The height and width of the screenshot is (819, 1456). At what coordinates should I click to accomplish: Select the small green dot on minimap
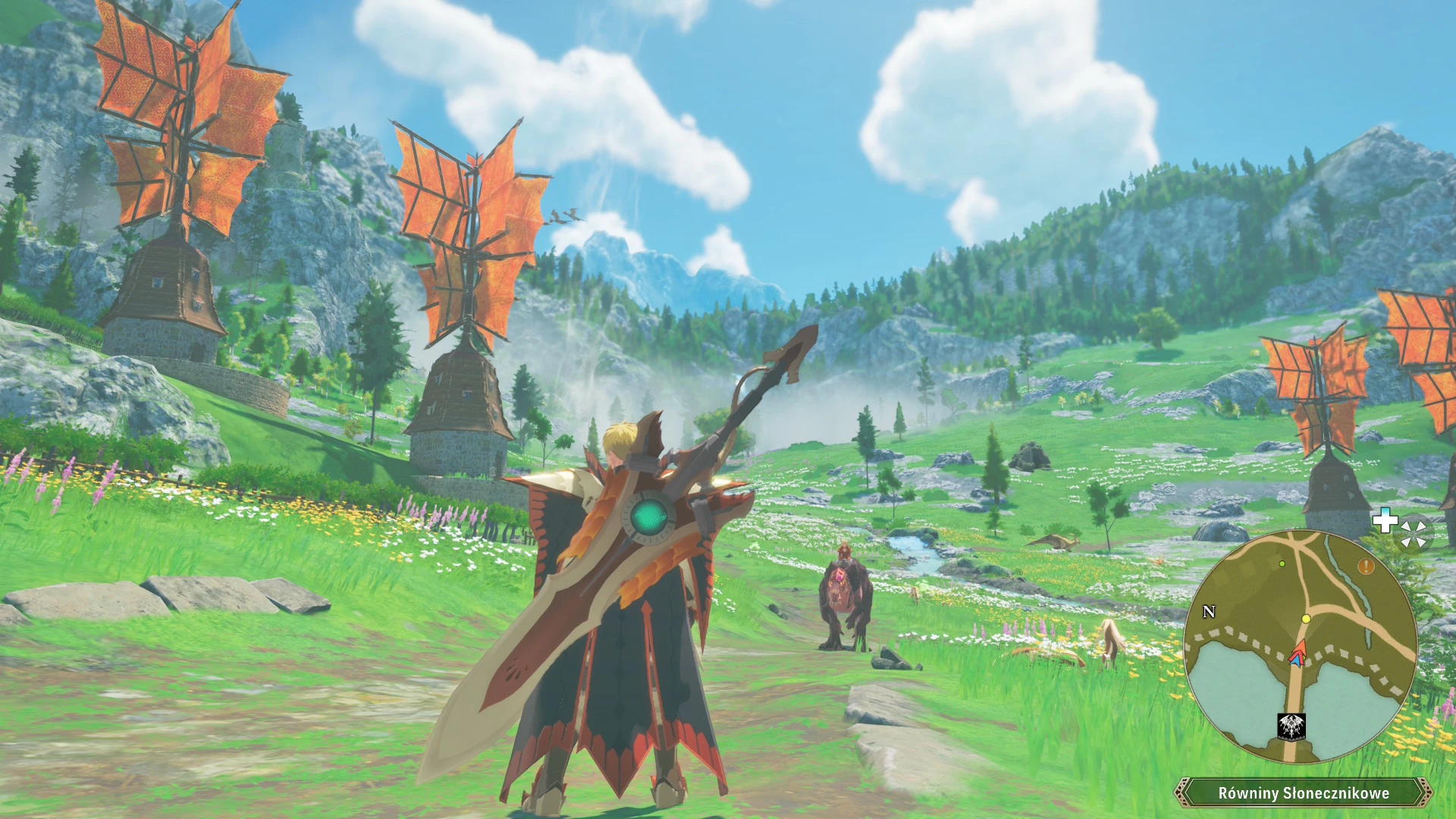click(1282, 563)
